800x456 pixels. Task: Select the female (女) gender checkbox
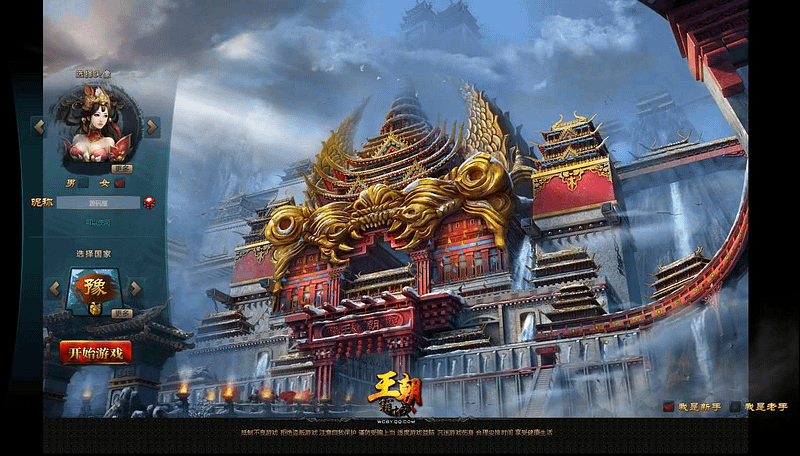tap(119, 183)
